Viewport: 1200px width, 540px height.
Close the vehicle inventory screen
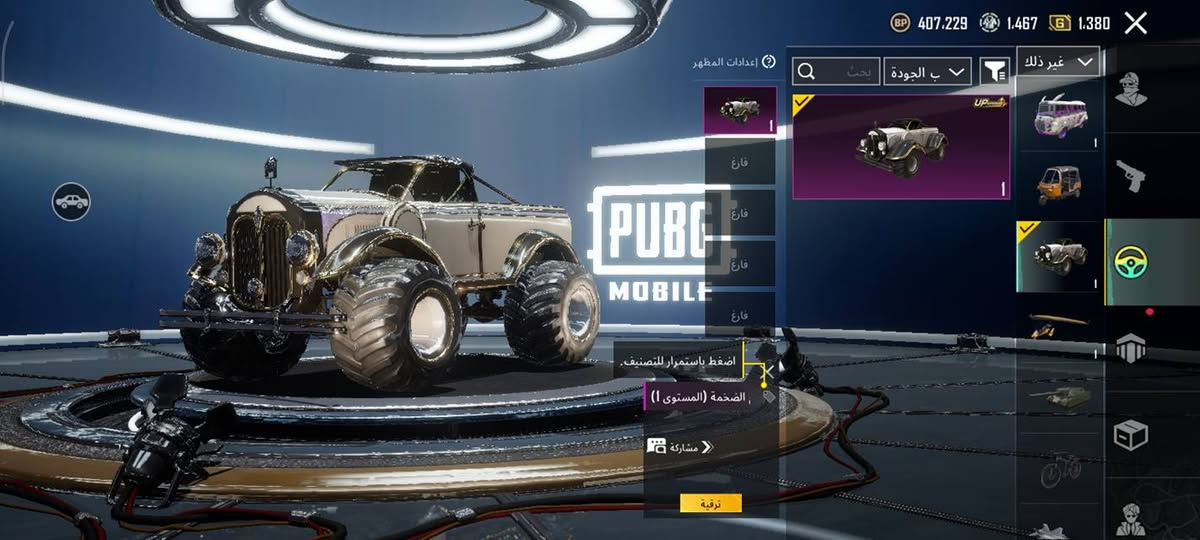[x=1135, y=23]
